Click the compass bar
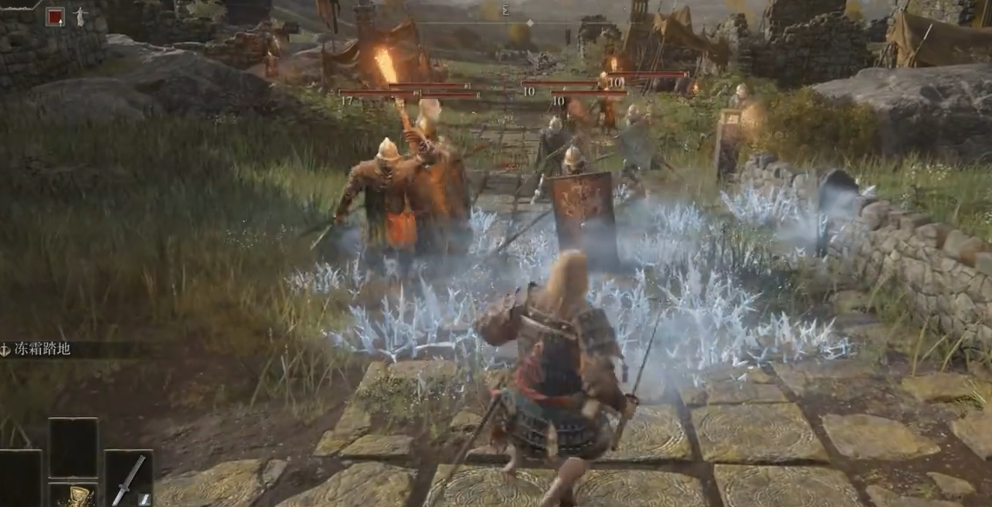The image size is (992, 507). click(505, 12)
